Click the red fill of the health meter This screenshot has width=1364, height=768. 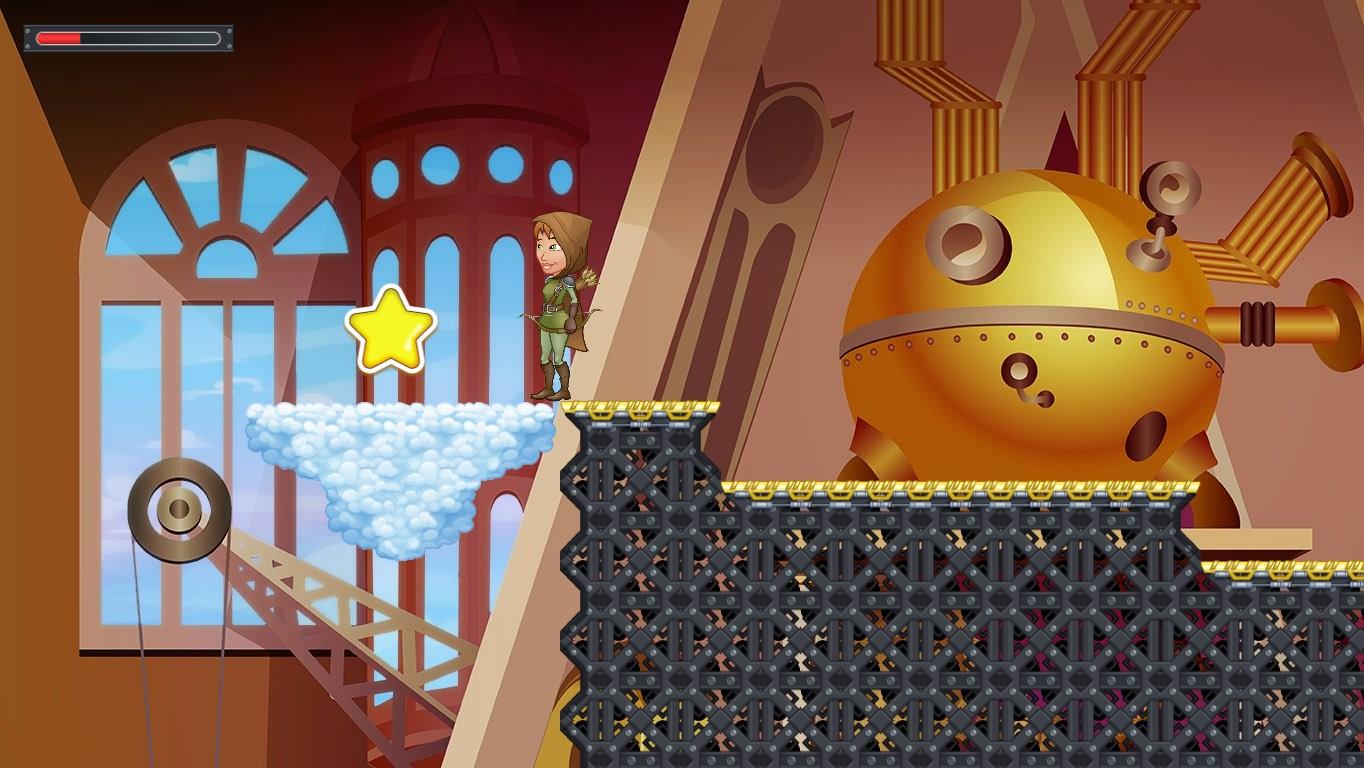(x=58, y=38)
